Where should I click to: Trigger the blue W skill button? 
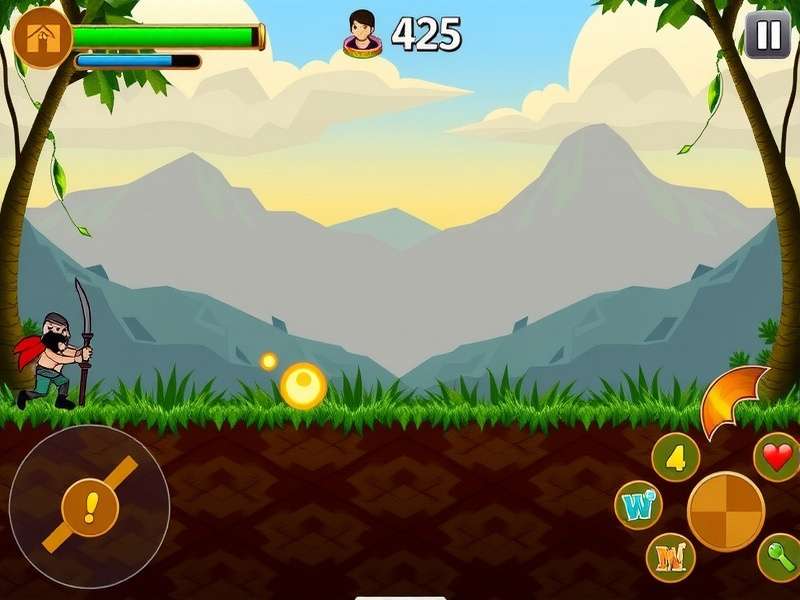638,505
